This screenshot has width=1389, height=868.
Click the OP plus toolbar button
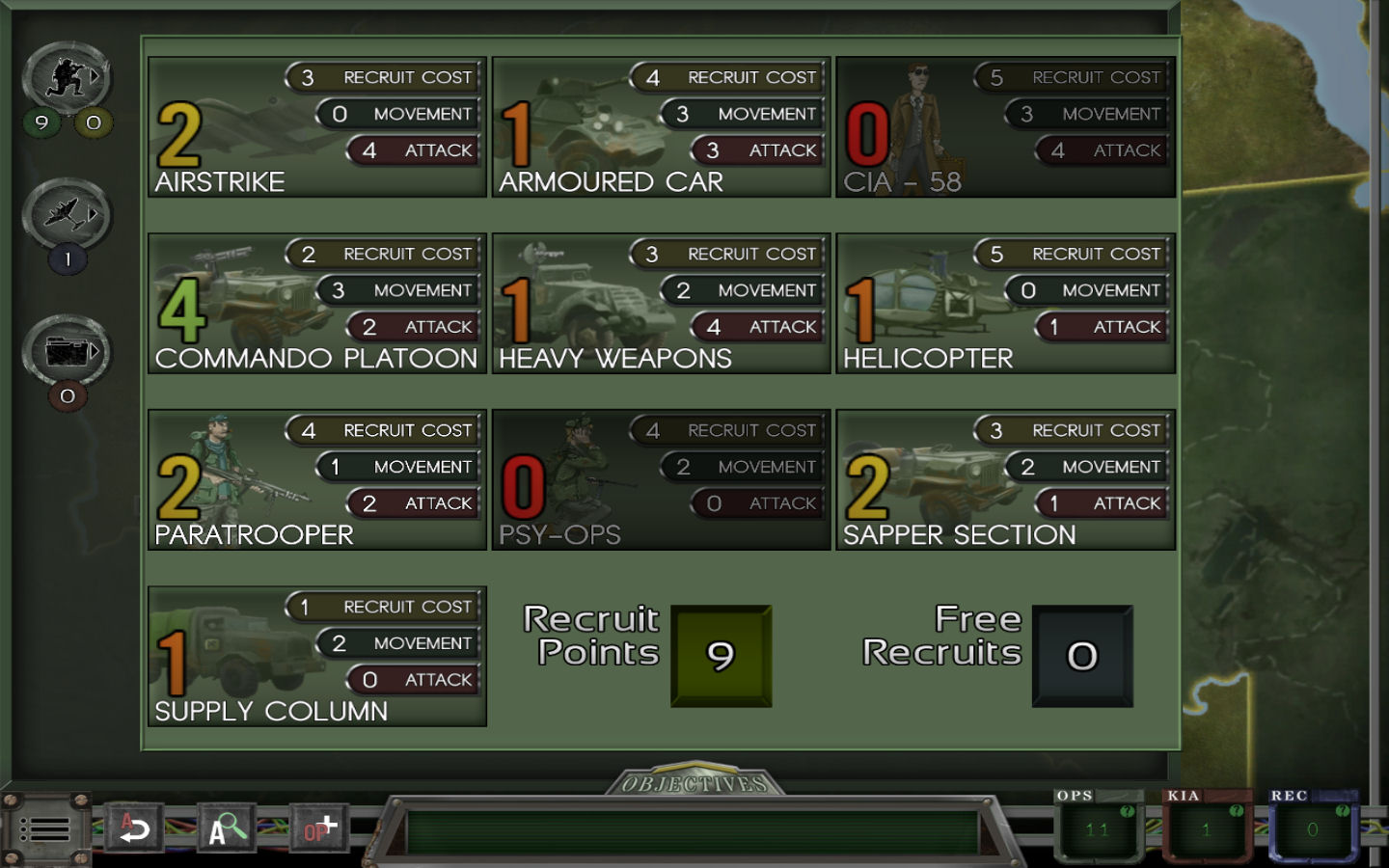320,828
